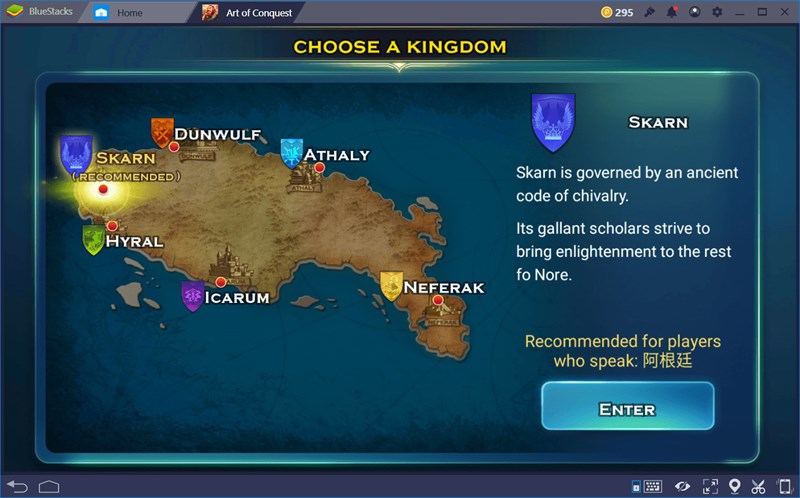This screenshot has height=498, width=800.
Task: Enter the selected Skarn kingdom
Action: (627, 407)
